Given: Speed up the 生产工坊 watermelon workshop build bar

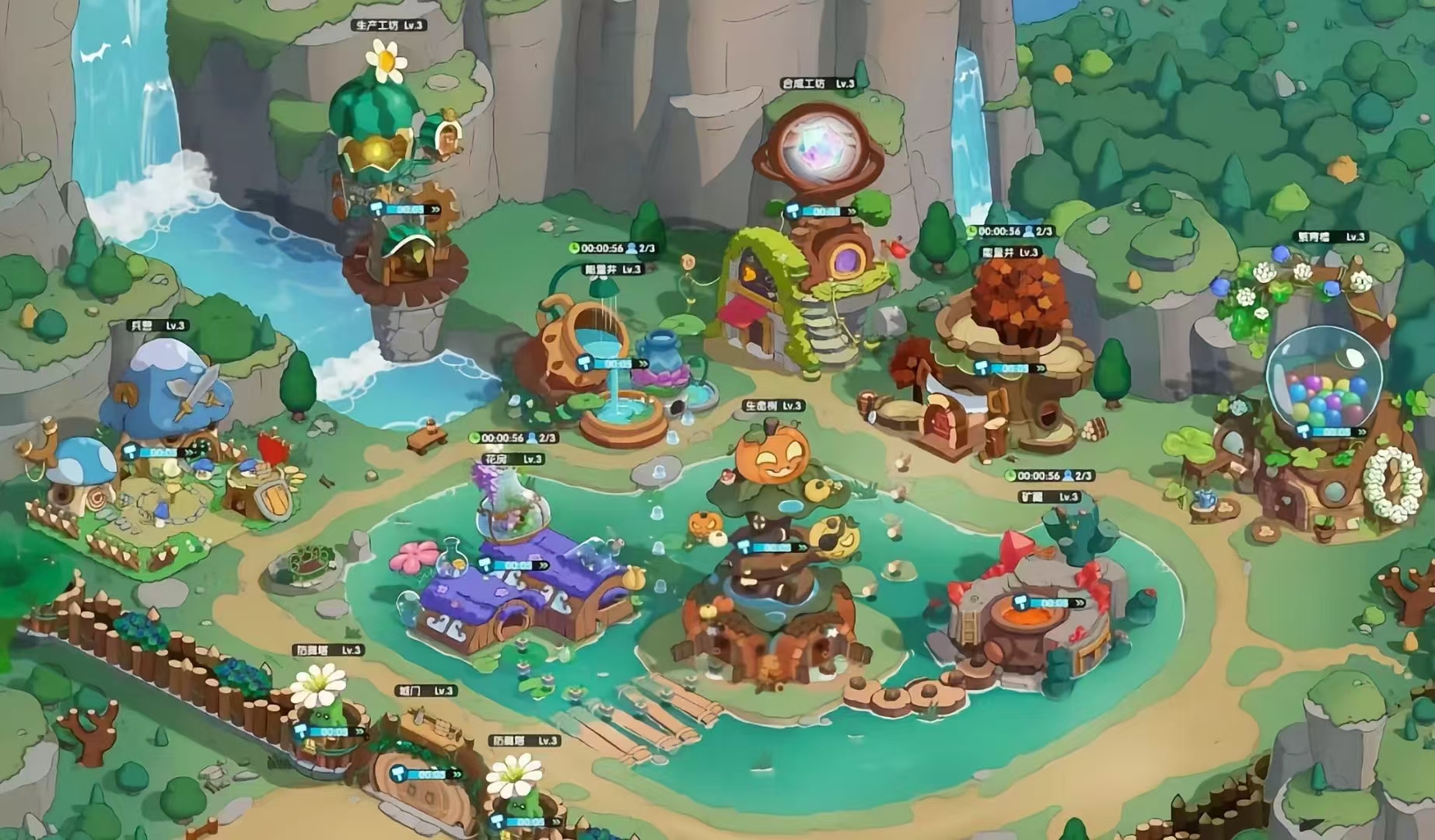Looking at the screenshot, I should (x=405, y=209).
